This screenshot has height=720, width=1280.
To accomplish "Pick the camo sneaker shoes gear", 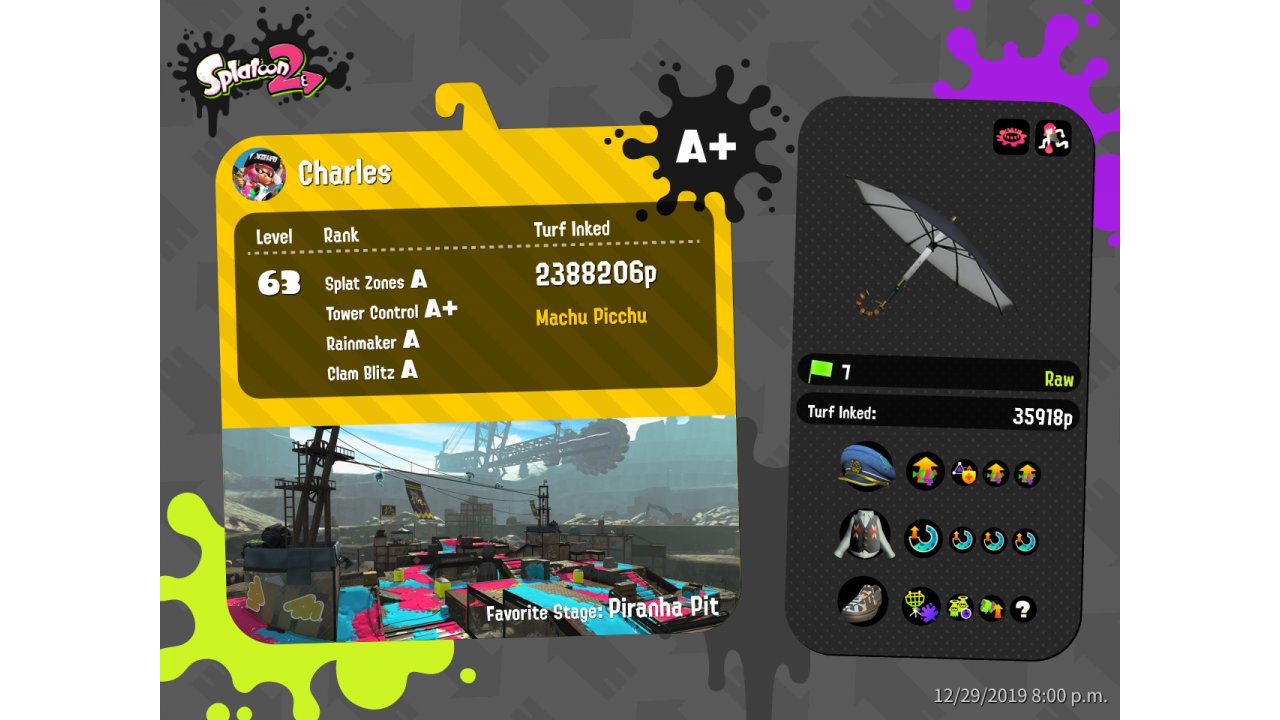I will click(x=862, y=602).
